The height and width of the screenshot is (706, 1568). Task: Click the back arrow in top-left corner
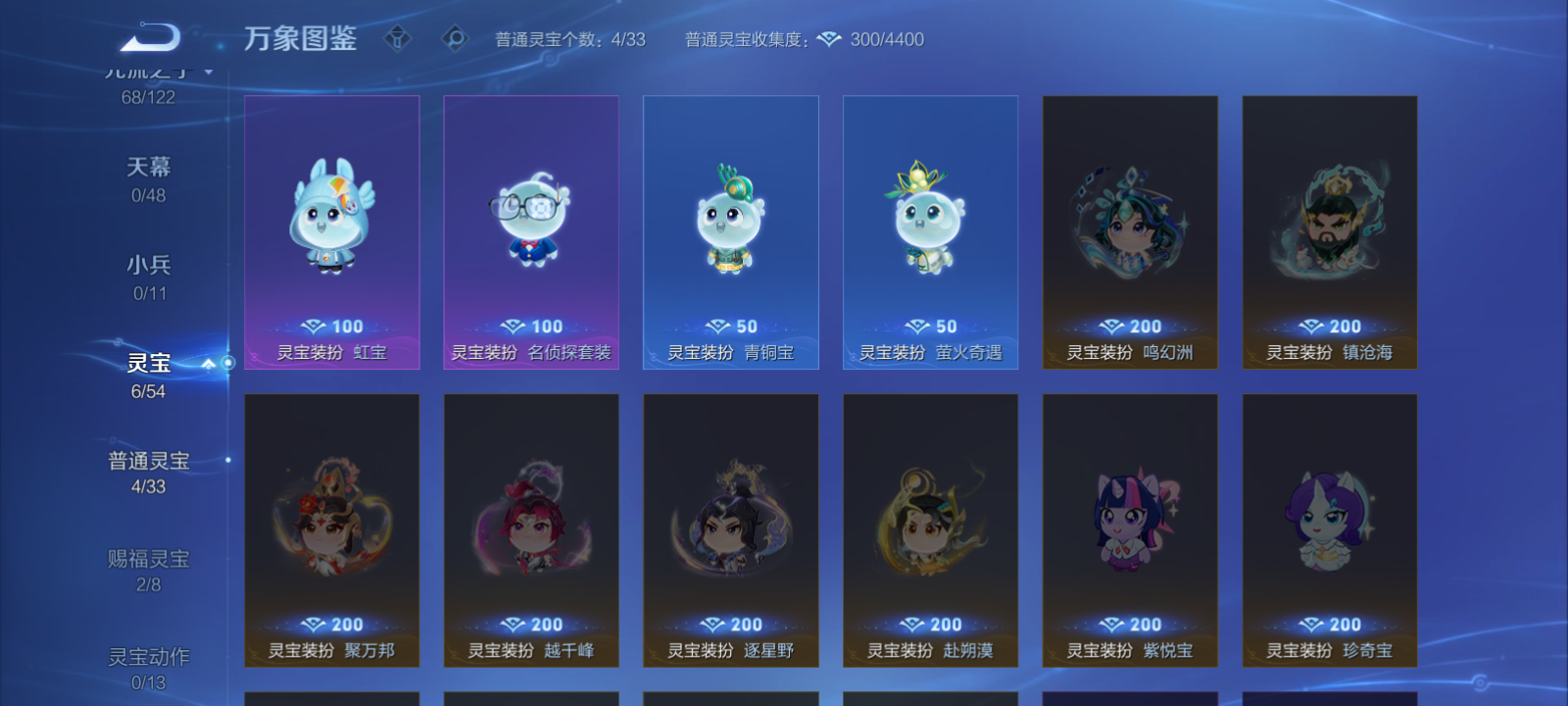(x=147, y=35)
